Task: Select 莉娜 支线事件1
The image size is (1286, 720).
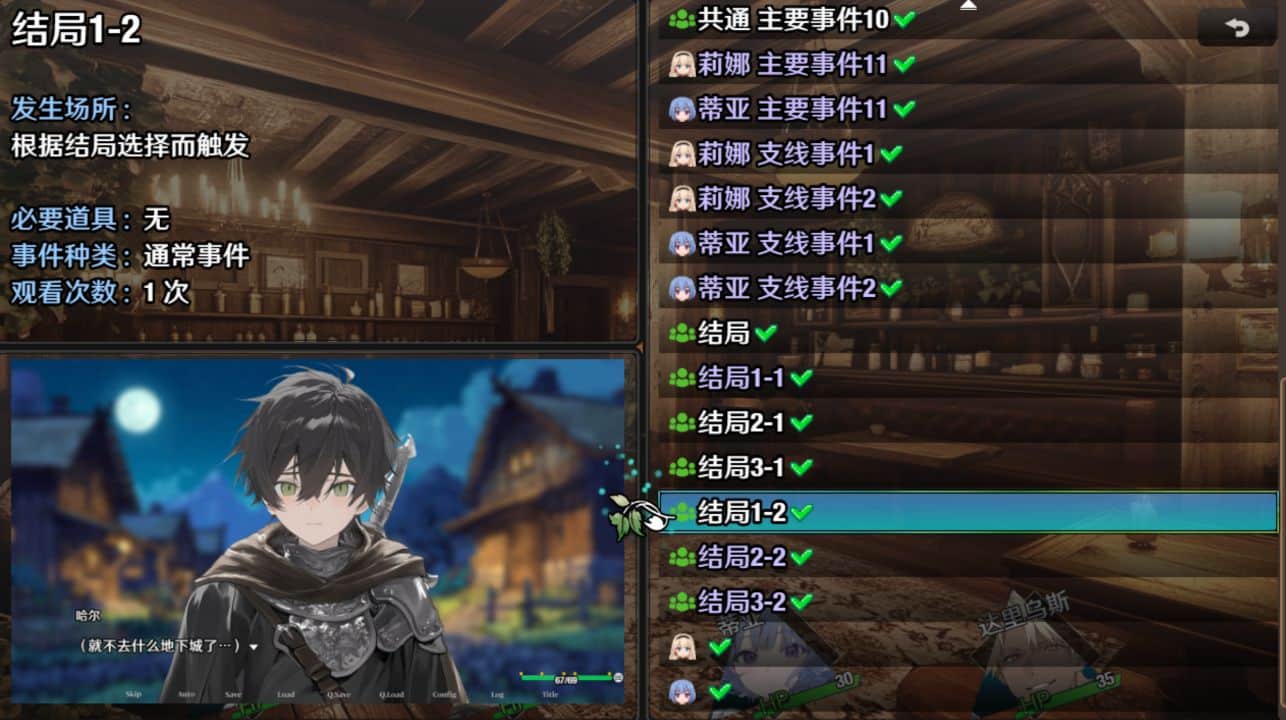Action: (x=785, y=153)
